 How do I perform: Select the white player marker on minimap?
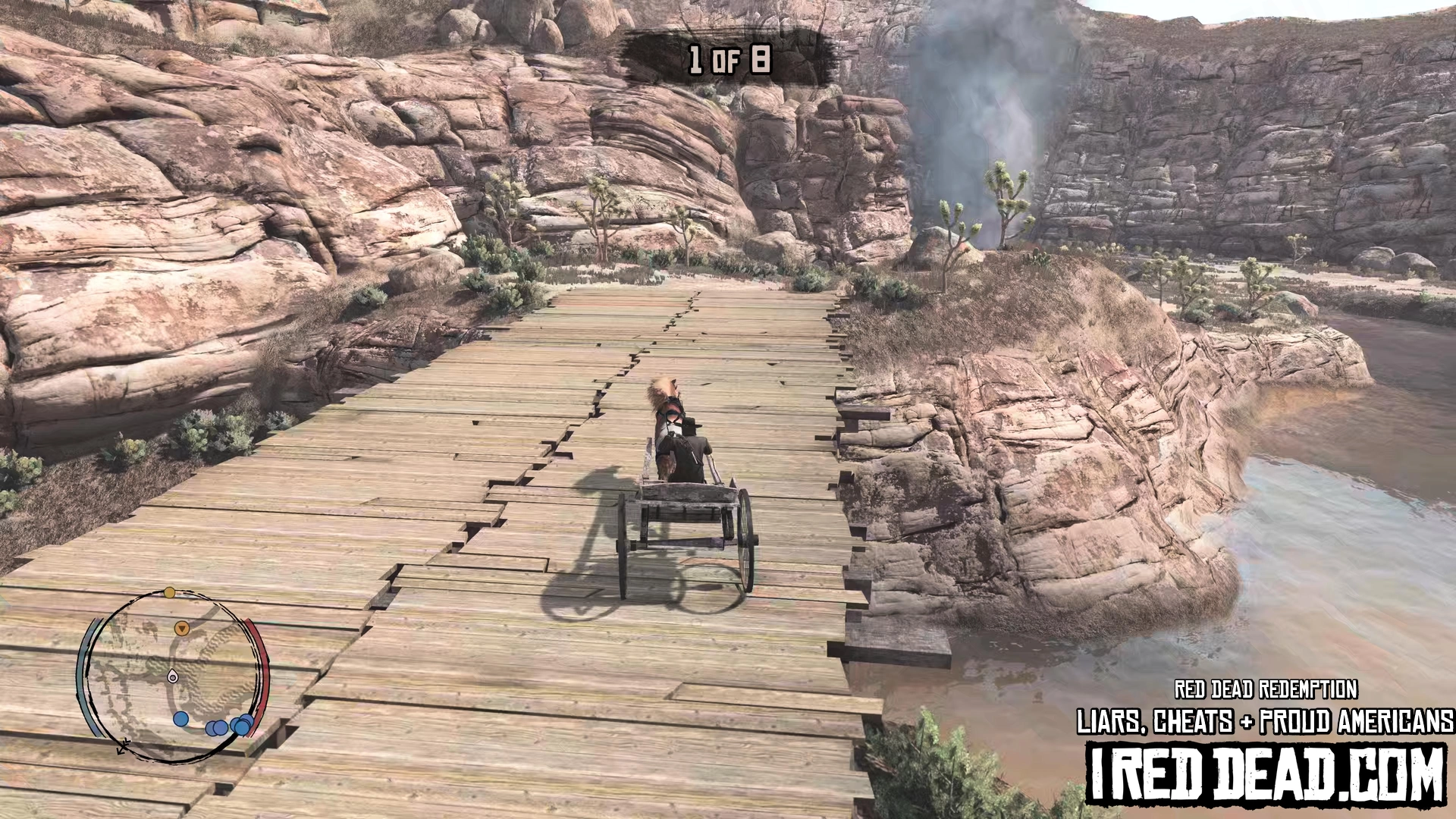[x=173, y=676]
